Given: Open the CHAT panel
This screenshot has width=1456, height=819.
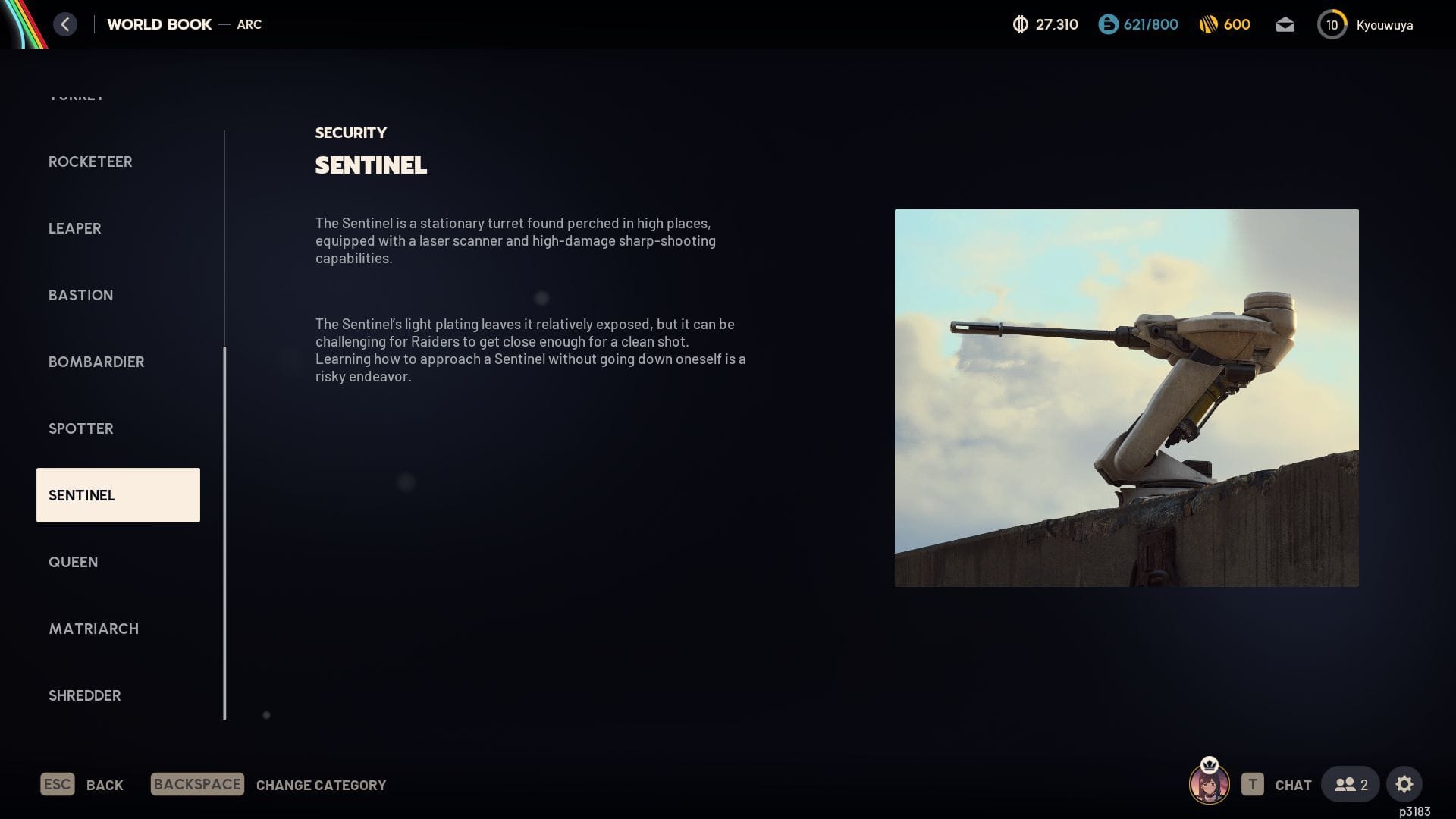Looking at the screenshot, I should click(x=1292, y=785).
